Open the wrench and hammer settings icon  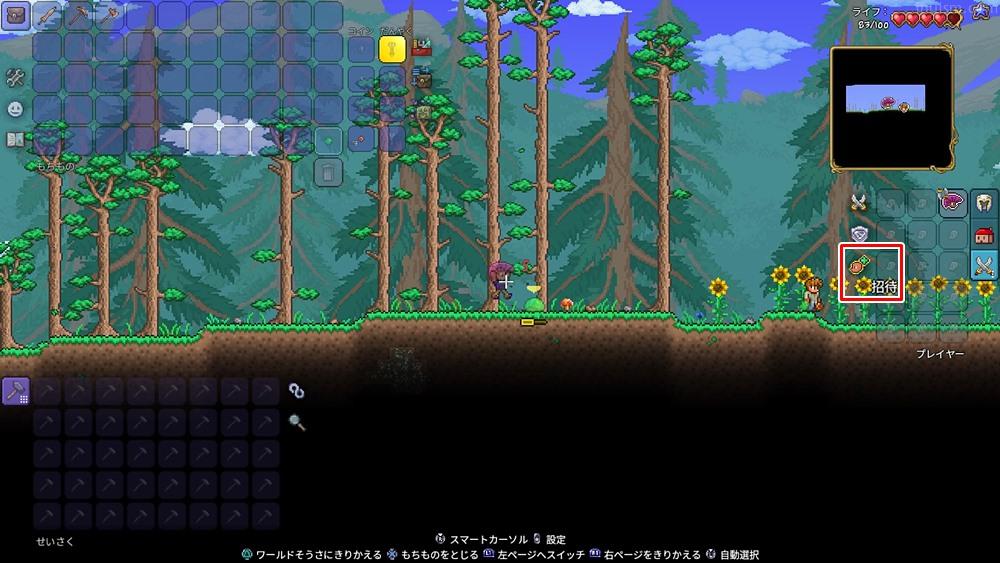(x=15, y=77)
